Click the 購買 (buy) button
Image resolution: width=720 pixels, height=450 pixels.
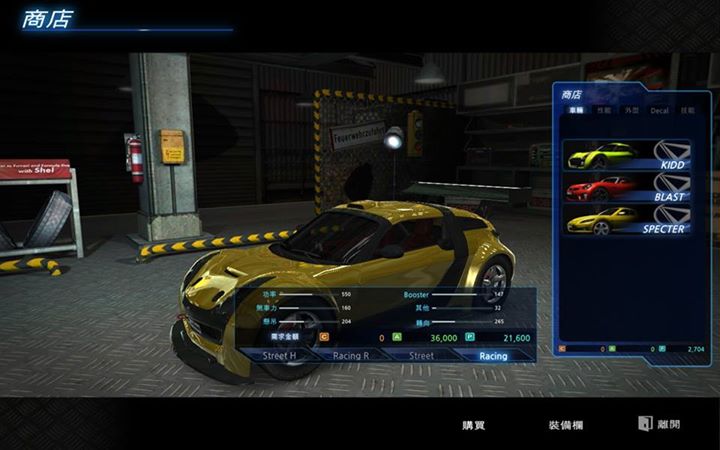click(473, 425)
